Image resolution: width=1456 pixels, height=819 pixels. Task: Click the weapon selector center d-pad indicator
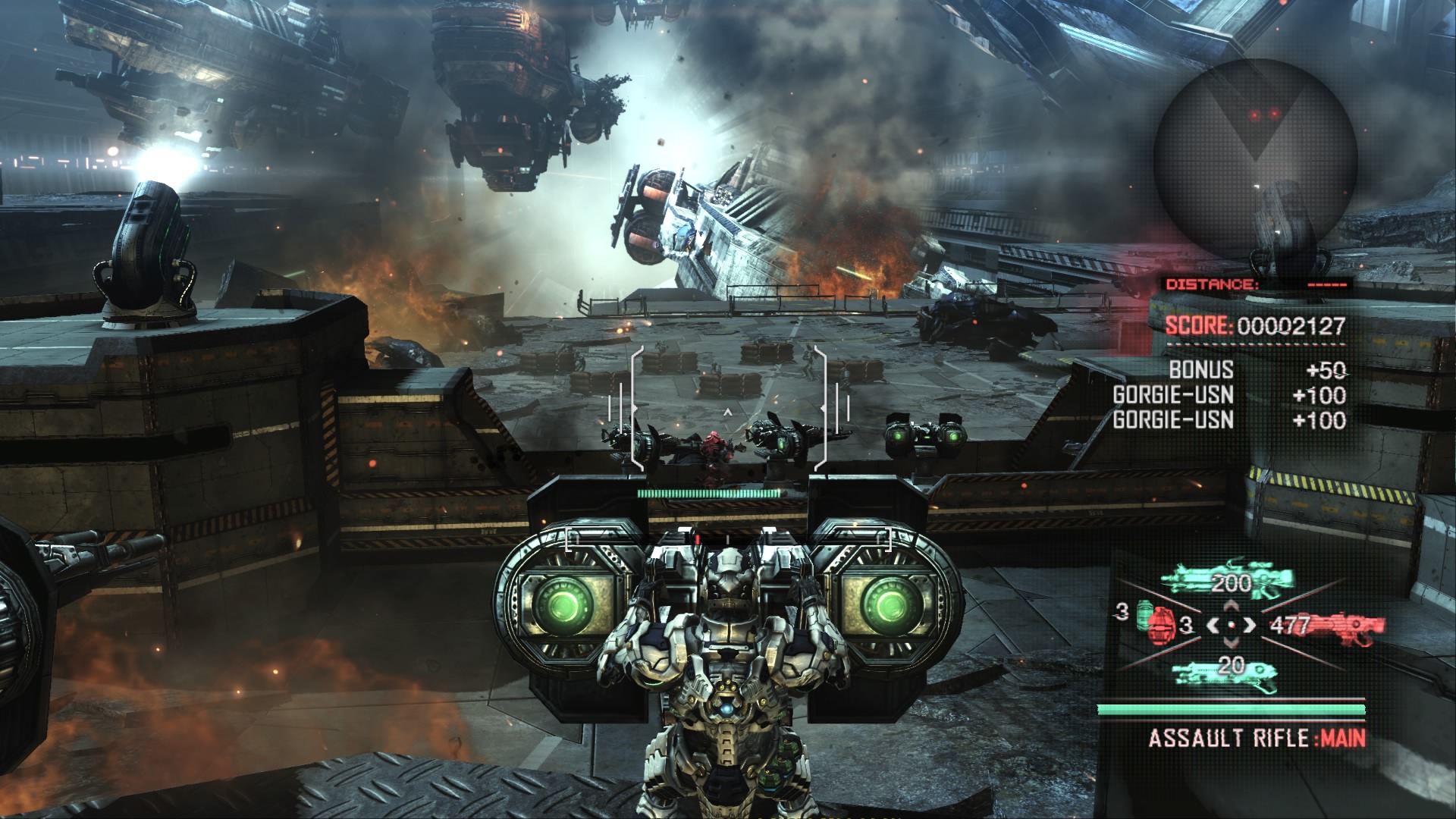[1231, 626]
